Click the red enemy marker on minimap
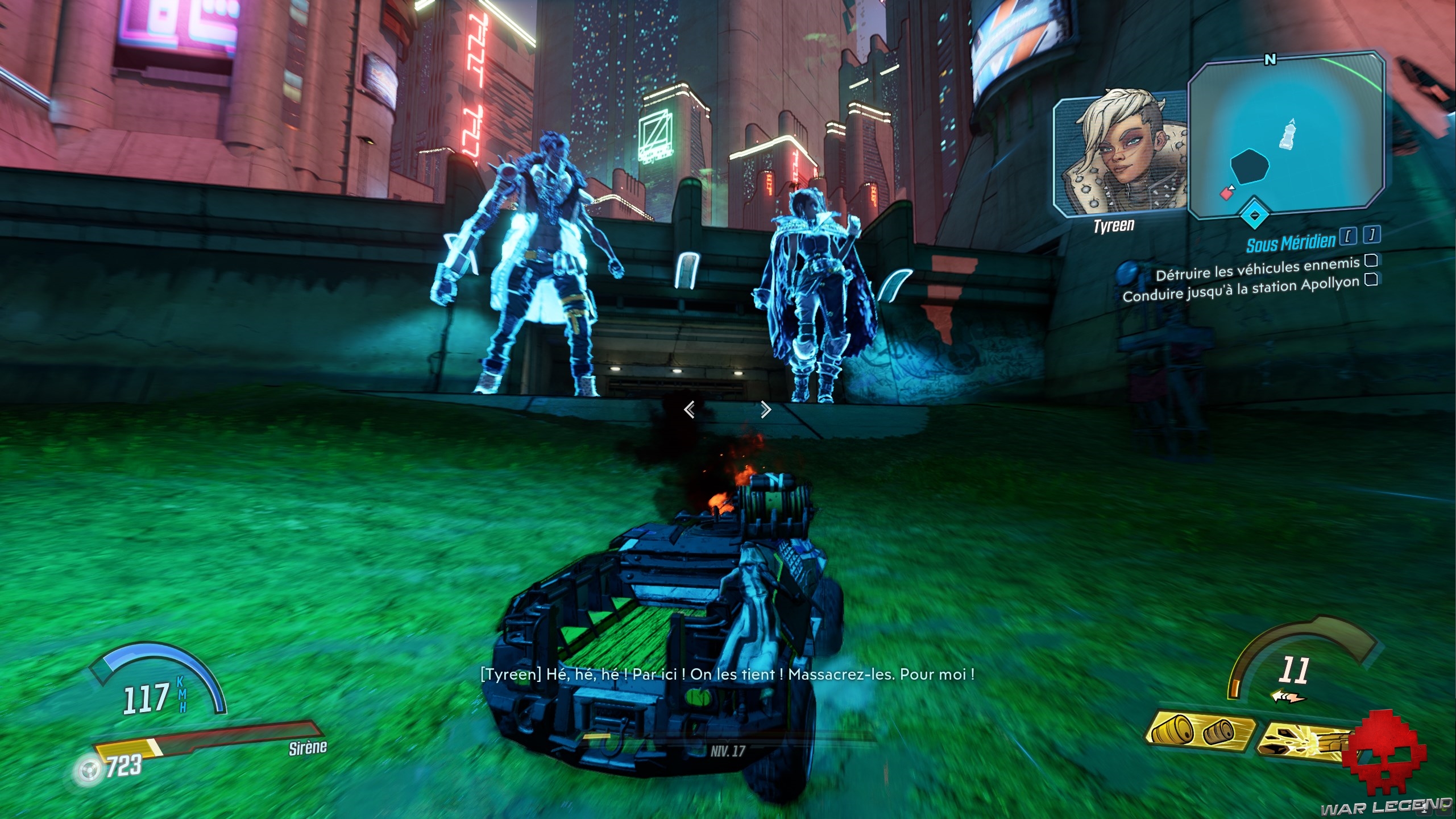Screen dimensions: 1456x819 pyautogui.click(x=1226, y=194)
